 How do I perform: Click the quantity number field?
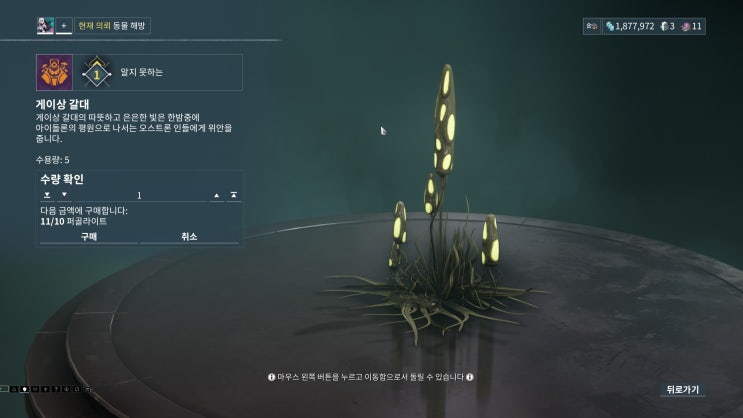pyautogui.click(x=139, y=195)
